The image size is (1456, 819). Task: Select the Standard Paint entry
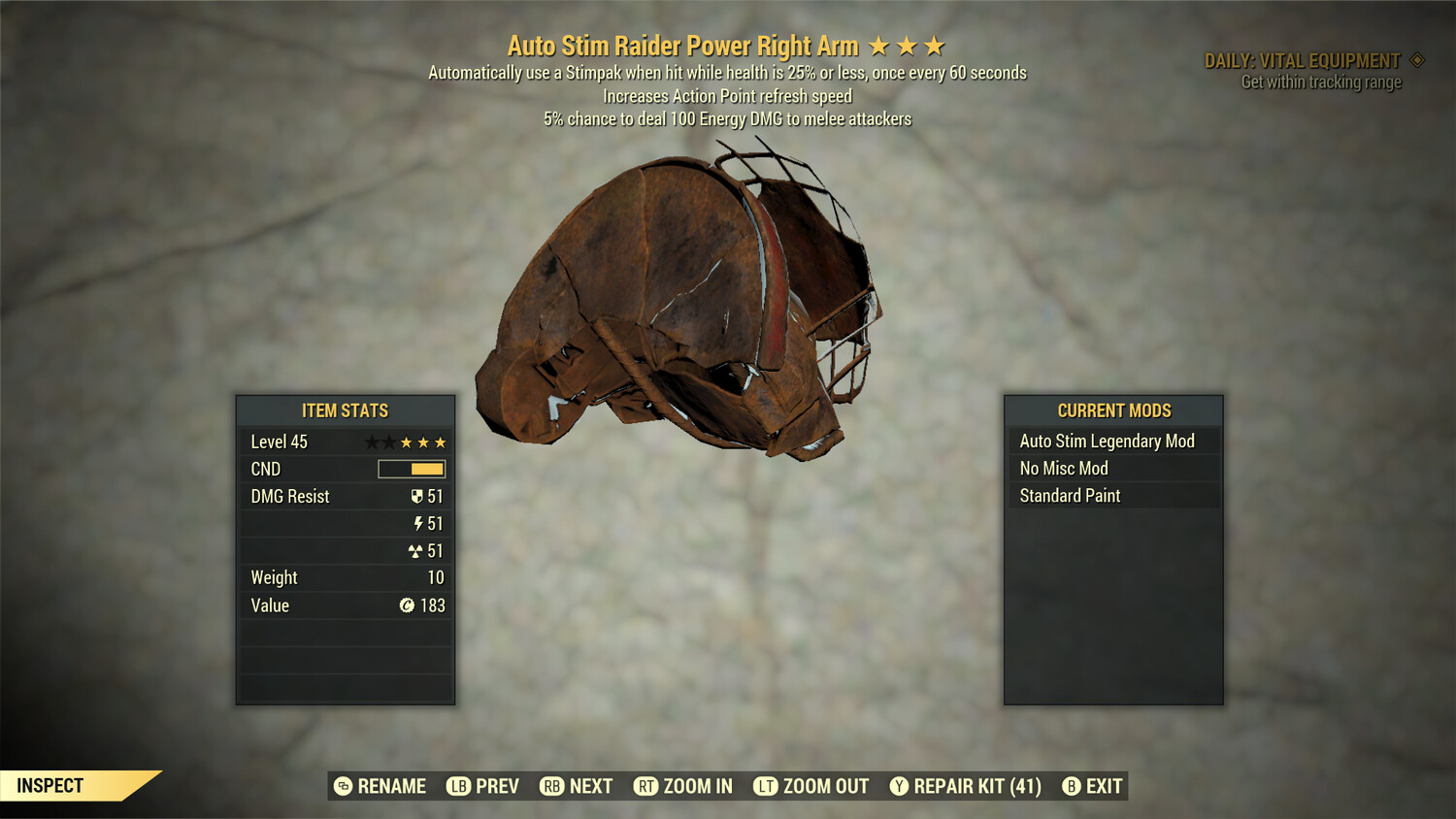pos(1069,496)
